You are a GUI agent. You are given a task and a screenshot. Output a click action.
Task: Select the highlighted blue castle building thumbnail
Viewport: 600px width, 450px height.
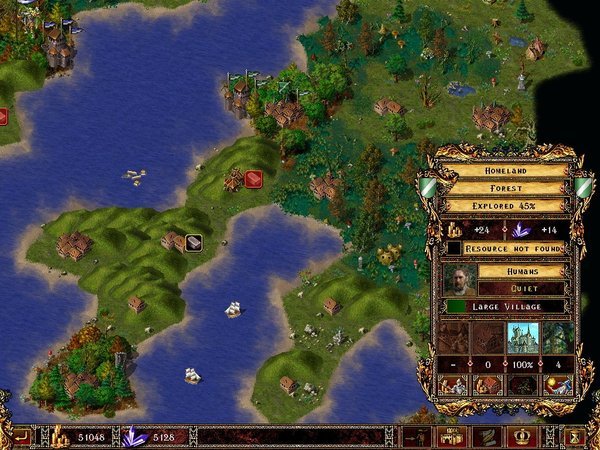[x=522, y=336]
